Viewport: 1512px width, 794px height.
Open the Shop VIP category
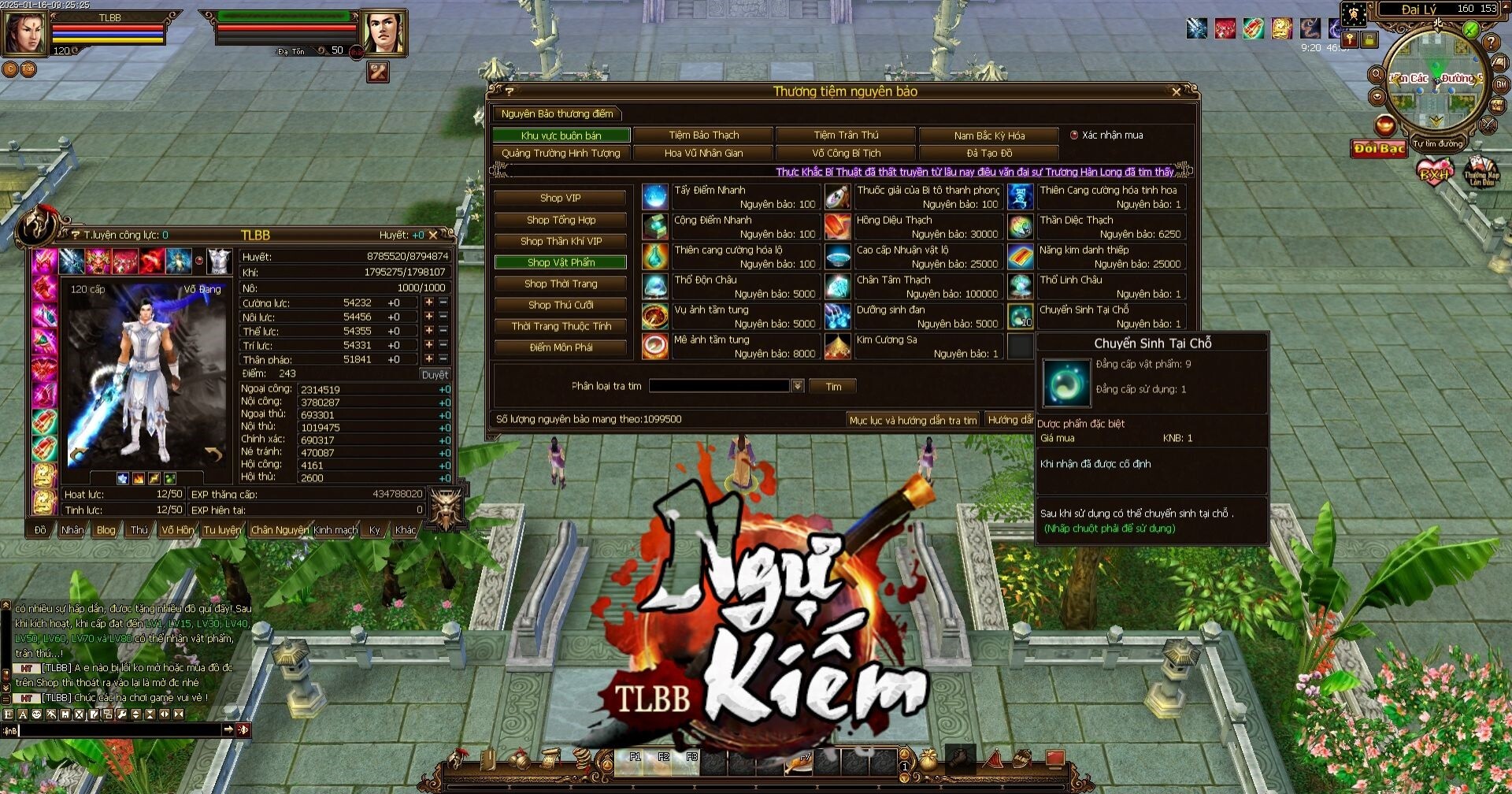click(x=560, y=198)
